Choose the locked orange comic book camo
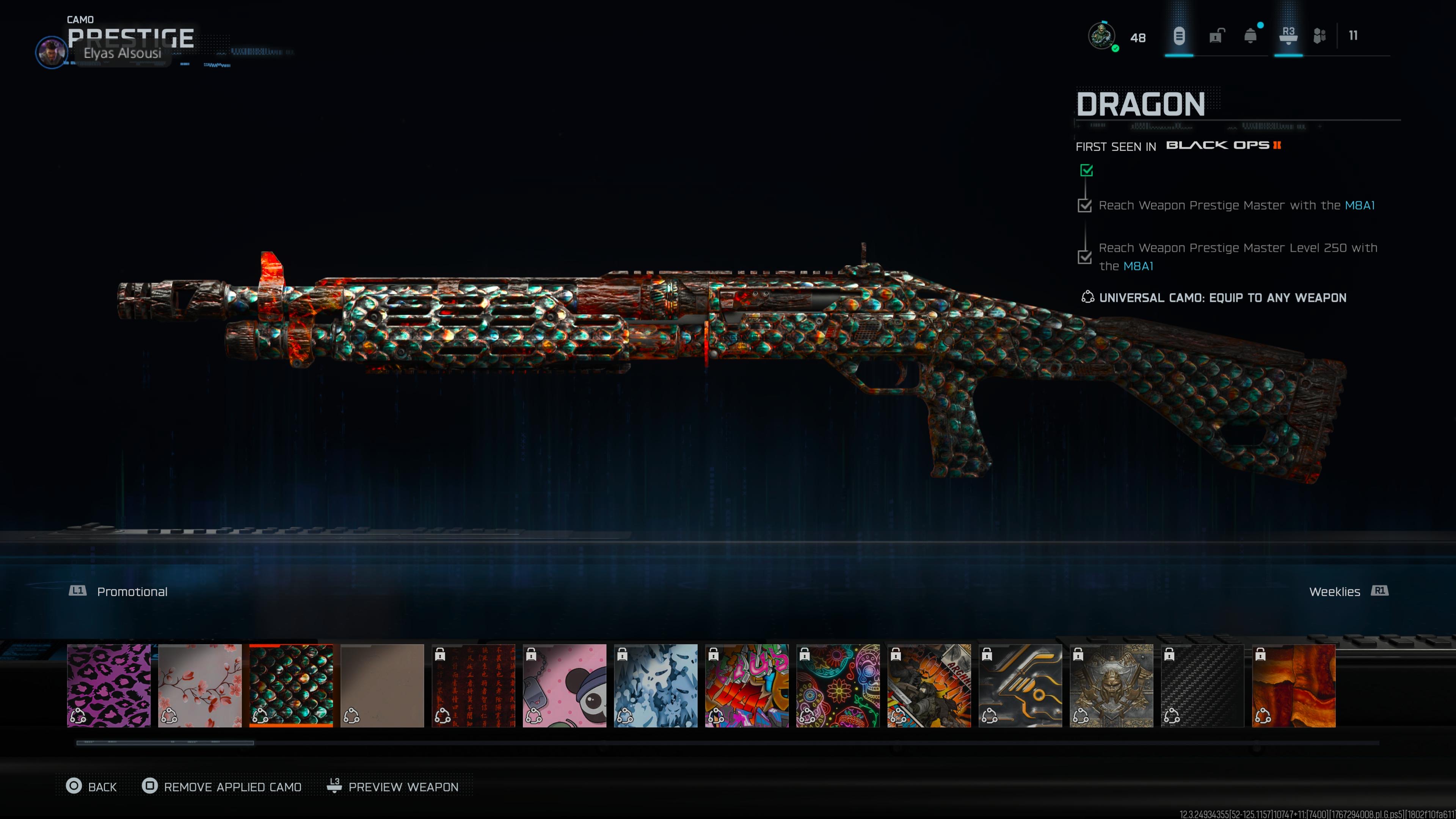The width and height of the screenshot is (1456, 819). [x=929, y=685]
